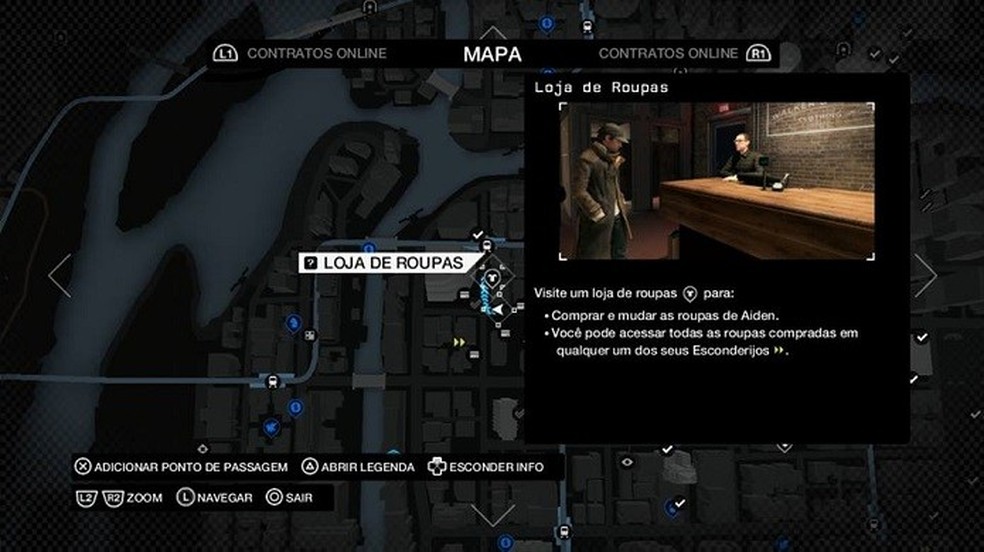Click the left-pointing chevron arrow at the map edge
Screen dimensions: 984x552
click(60, 275)
